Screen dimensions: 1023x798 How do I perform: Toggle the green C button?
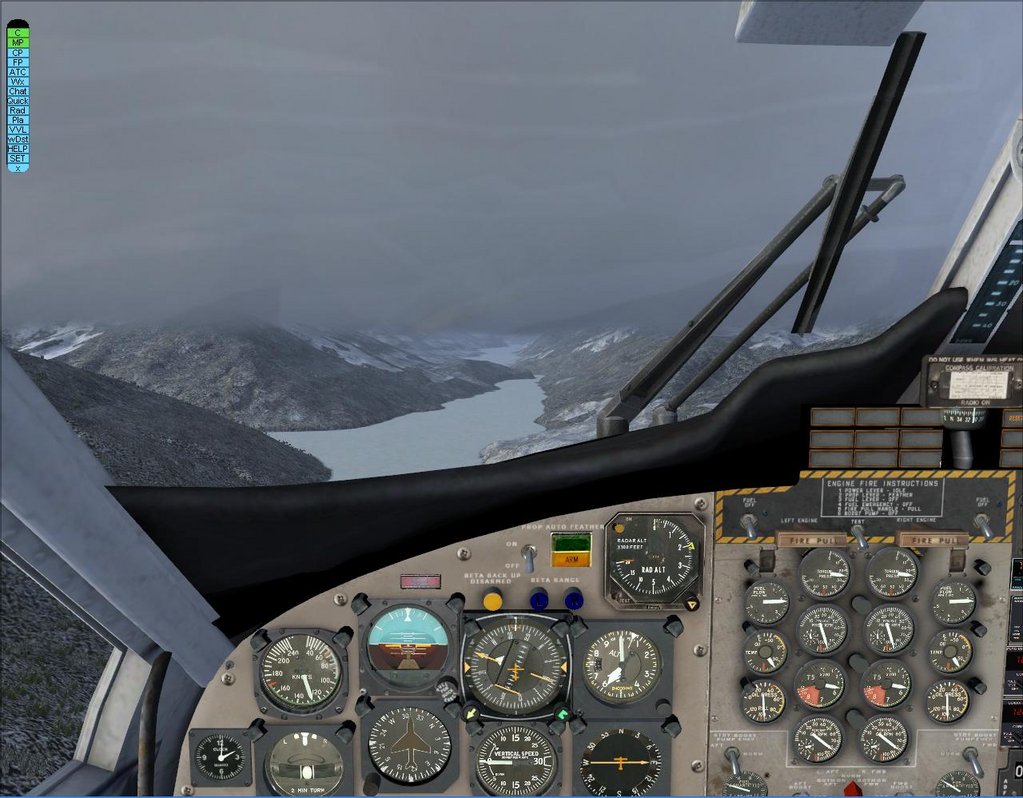18,33
